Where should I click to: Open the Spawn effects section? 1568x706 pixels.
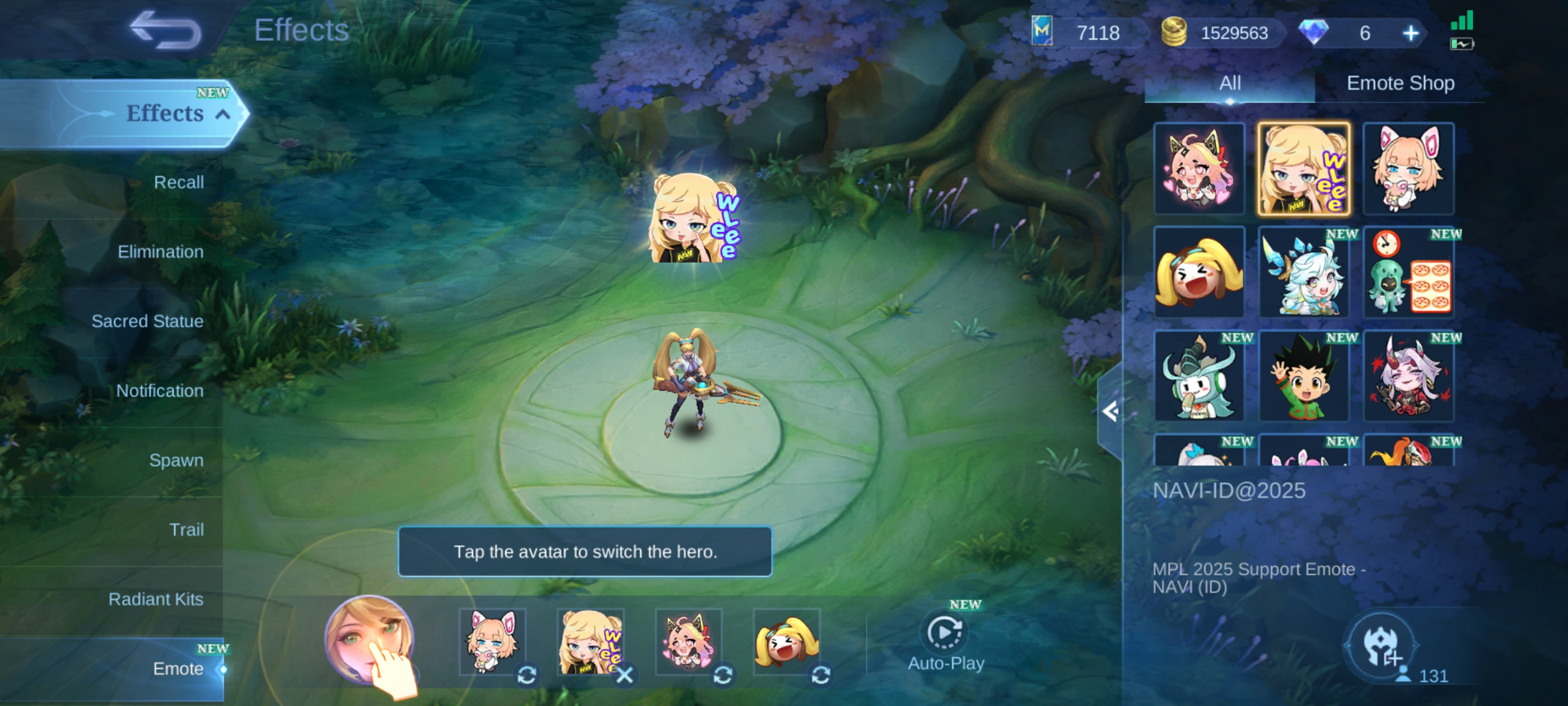176,460
